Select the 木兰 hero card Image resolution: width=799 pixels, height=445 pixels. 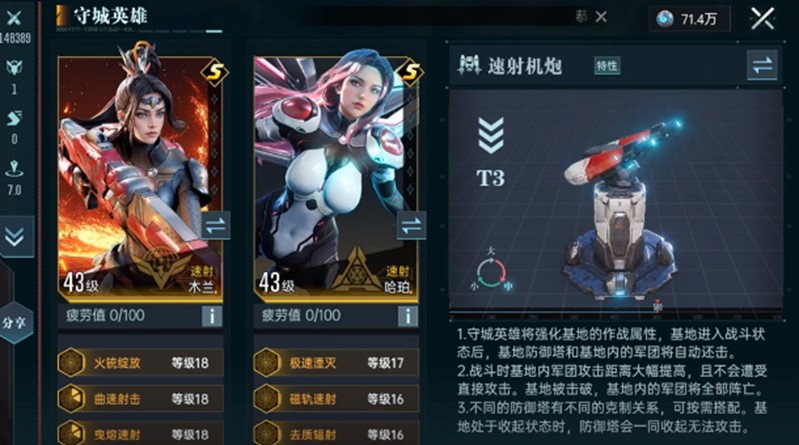click(140, 170)
